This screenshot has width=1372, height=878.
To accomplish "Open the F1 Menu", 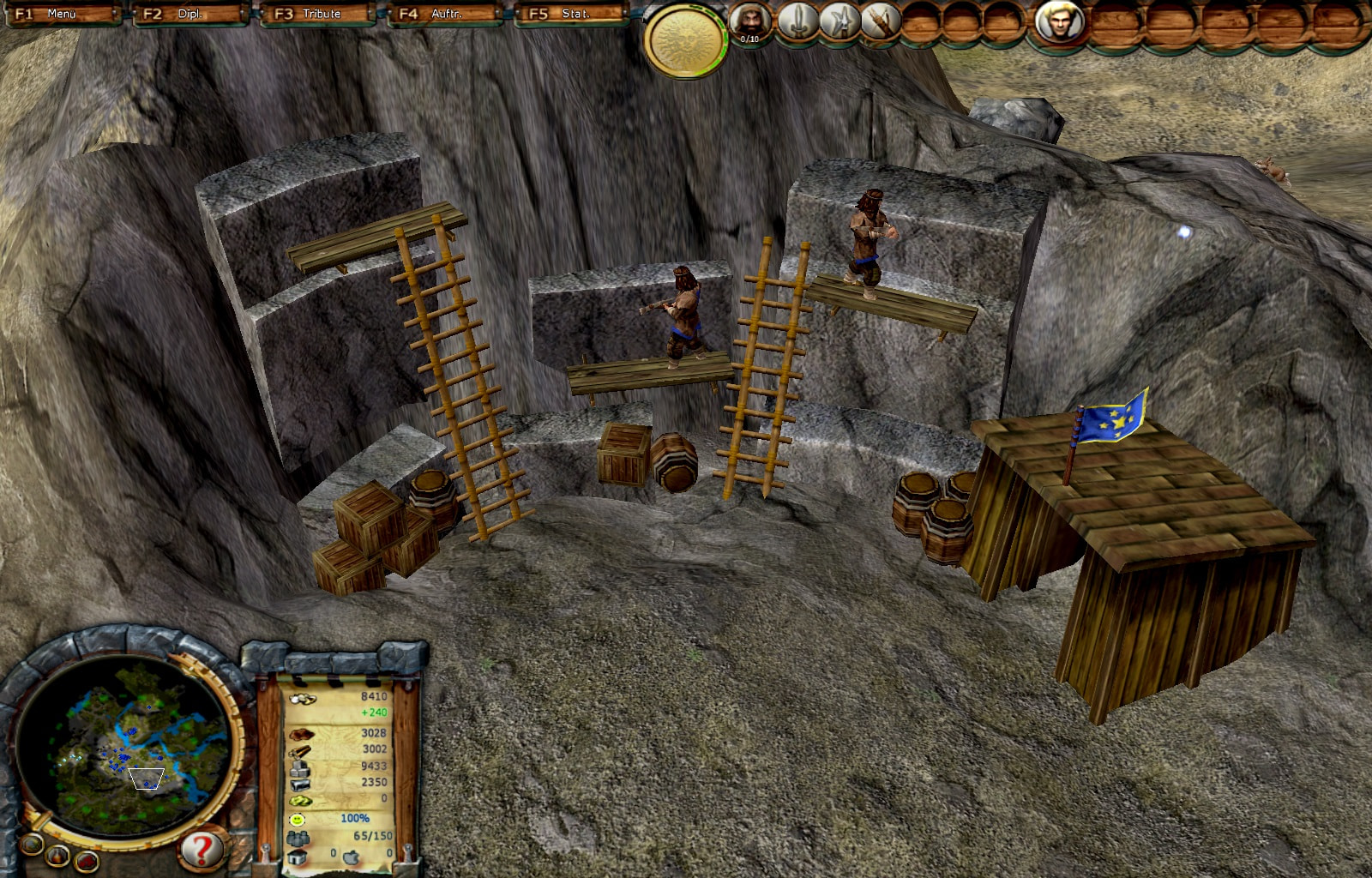I will click(62, 14).
